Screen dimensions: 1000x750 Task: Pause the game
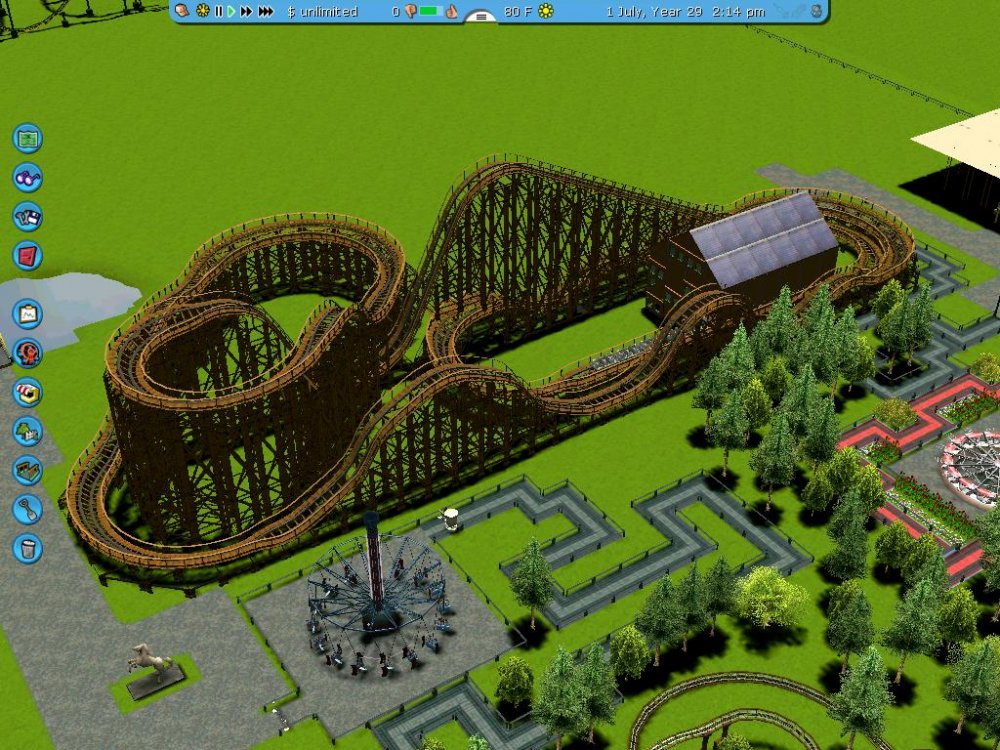[x=218, y=11]
